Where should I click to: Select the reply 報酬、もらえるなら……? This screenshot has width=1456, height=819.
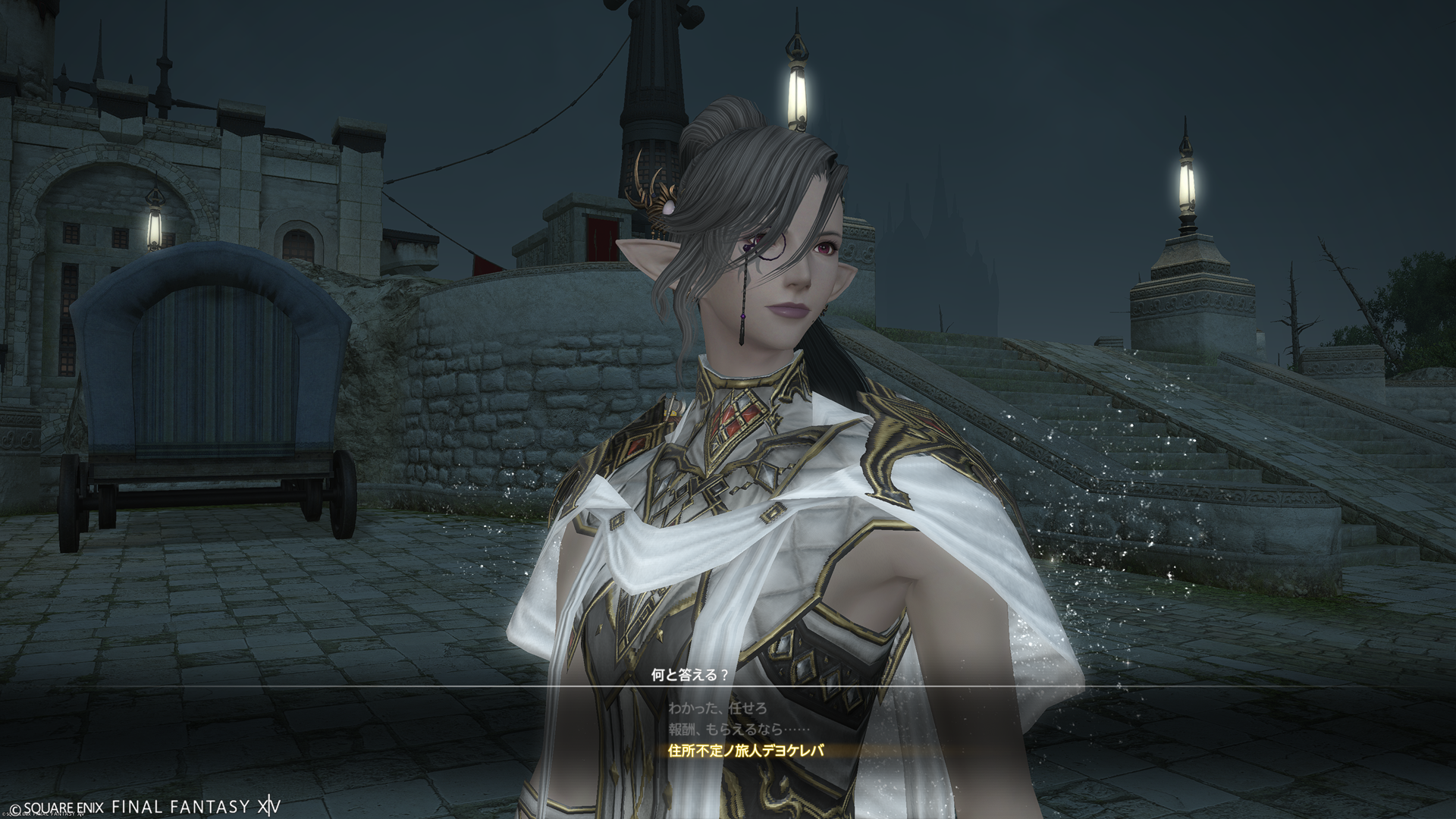[735, 730]
